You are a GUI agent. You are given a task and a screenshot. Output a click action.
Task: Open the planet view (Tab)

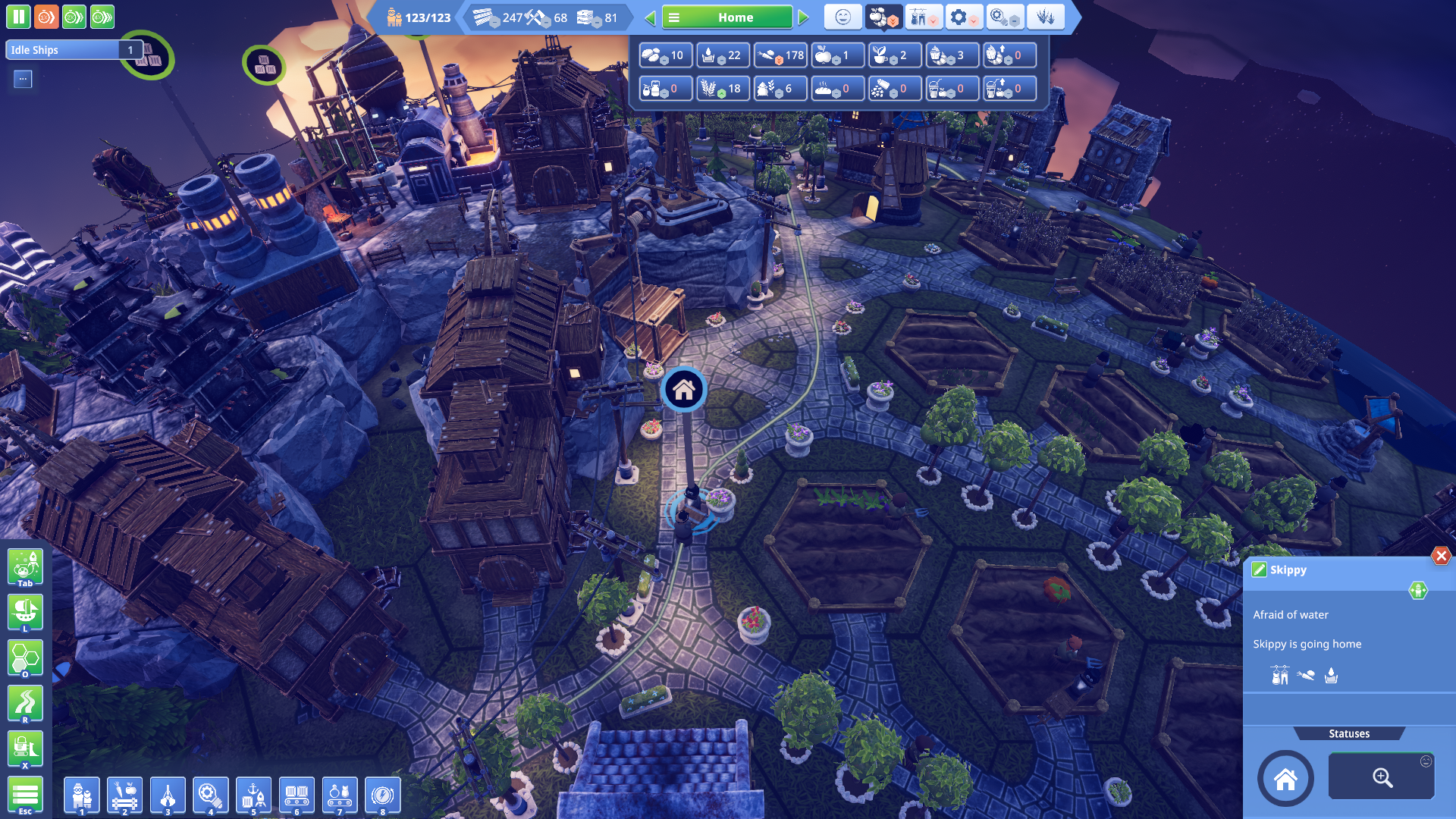click(26, 567)
